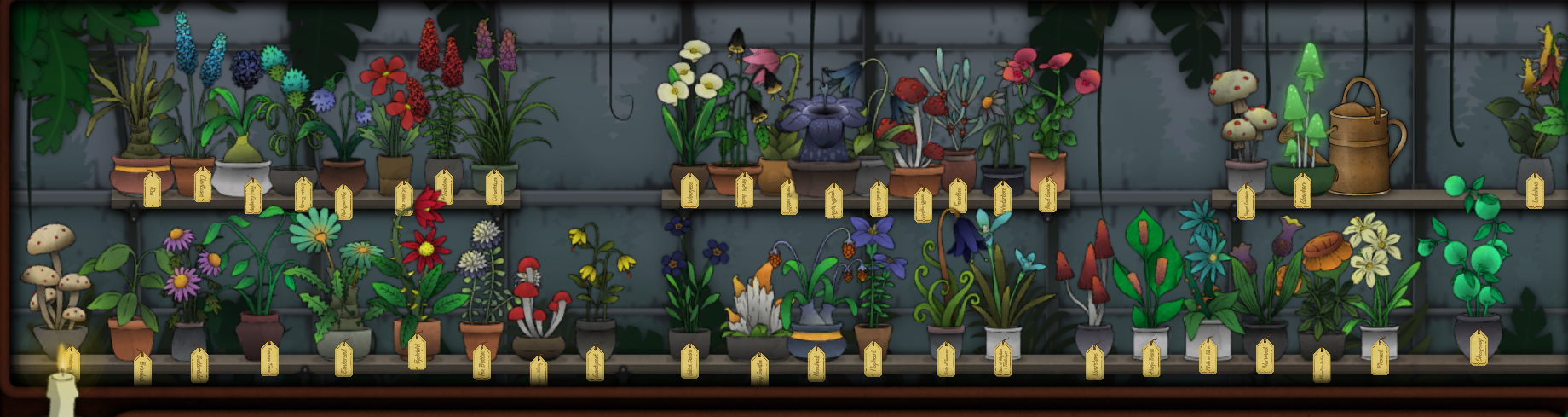The height and width of the screenshot is (417, 1568).
Task: Pick up the copper watering can
Action: 1363,141
